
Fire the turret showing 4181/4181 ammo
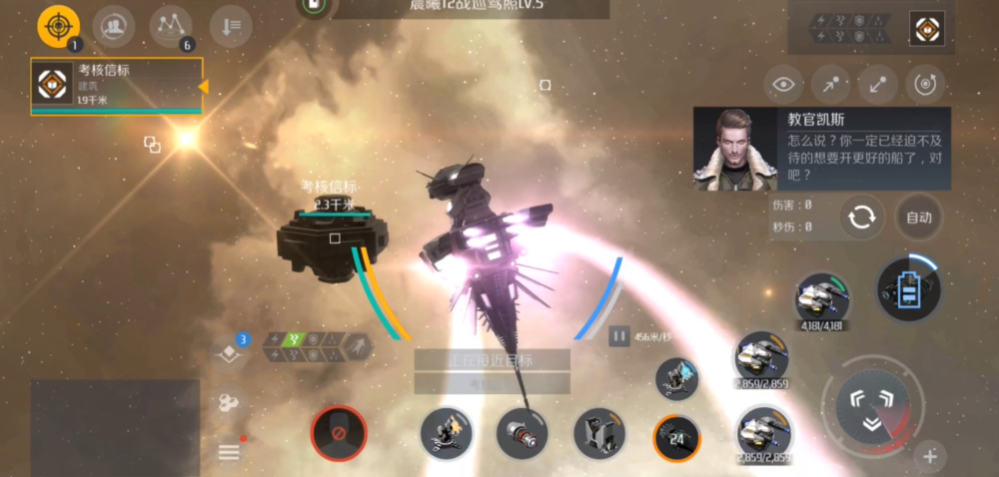[822, 298]
